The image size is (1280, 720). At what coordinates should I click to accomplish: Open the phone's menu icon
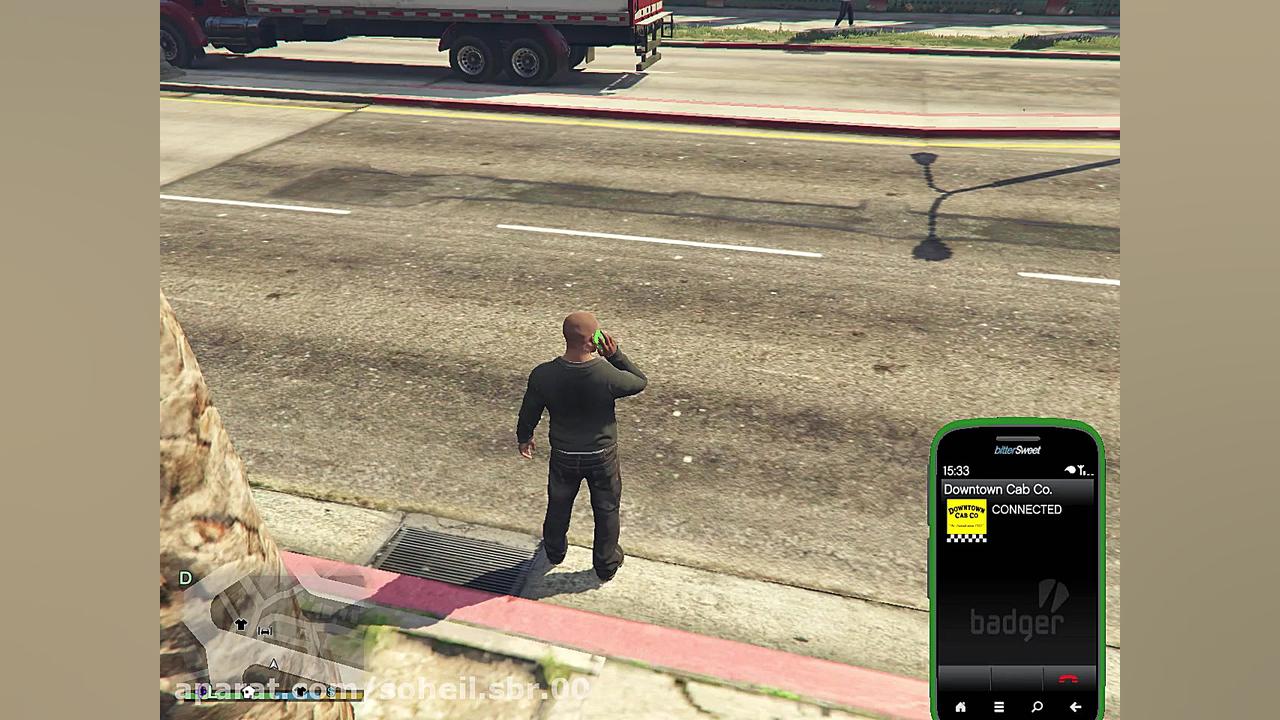click(x=998, y=706)
